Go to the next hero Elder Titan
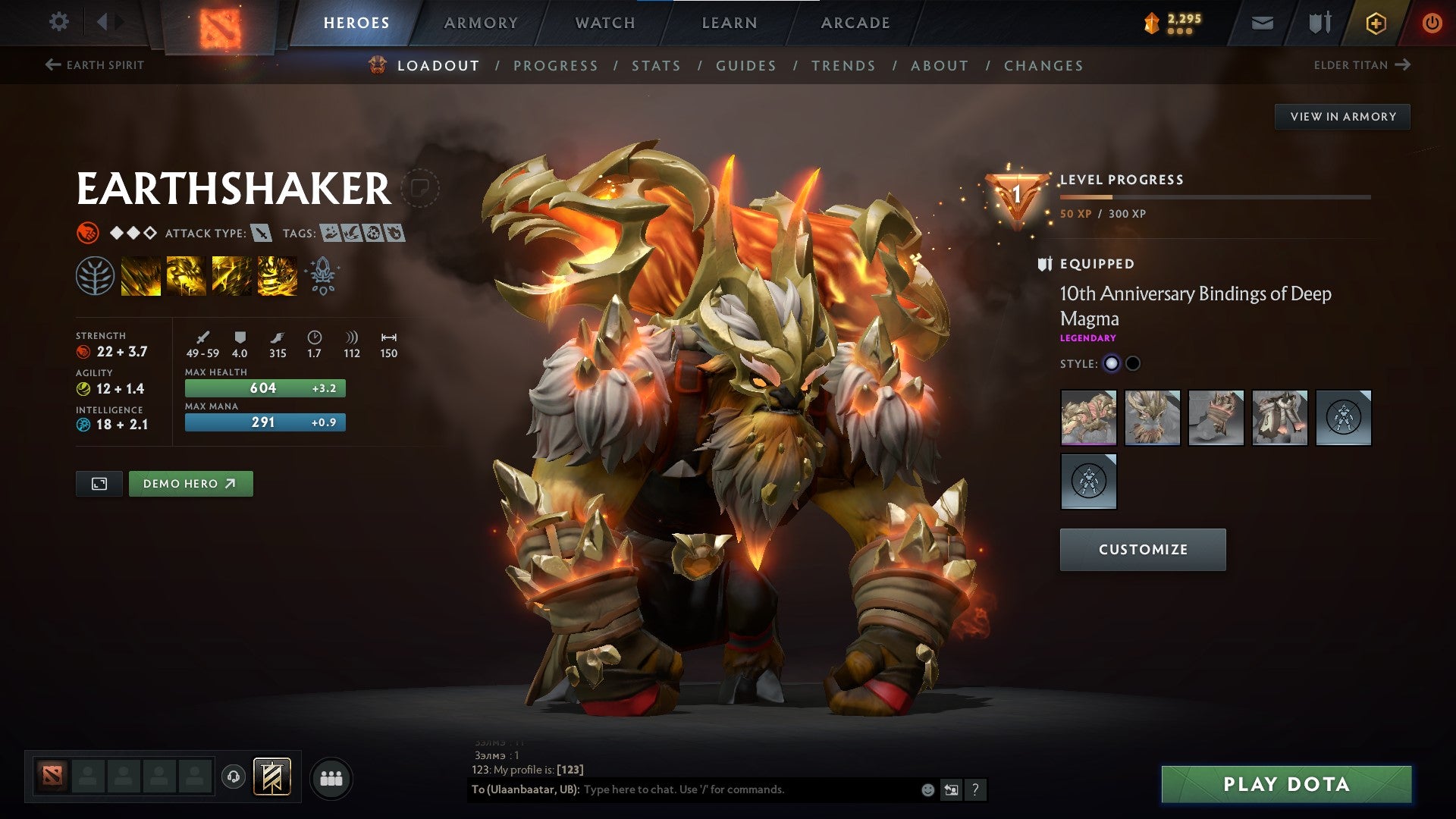The width and height of the screenshot is (1456, 819). coord(1361,64)
